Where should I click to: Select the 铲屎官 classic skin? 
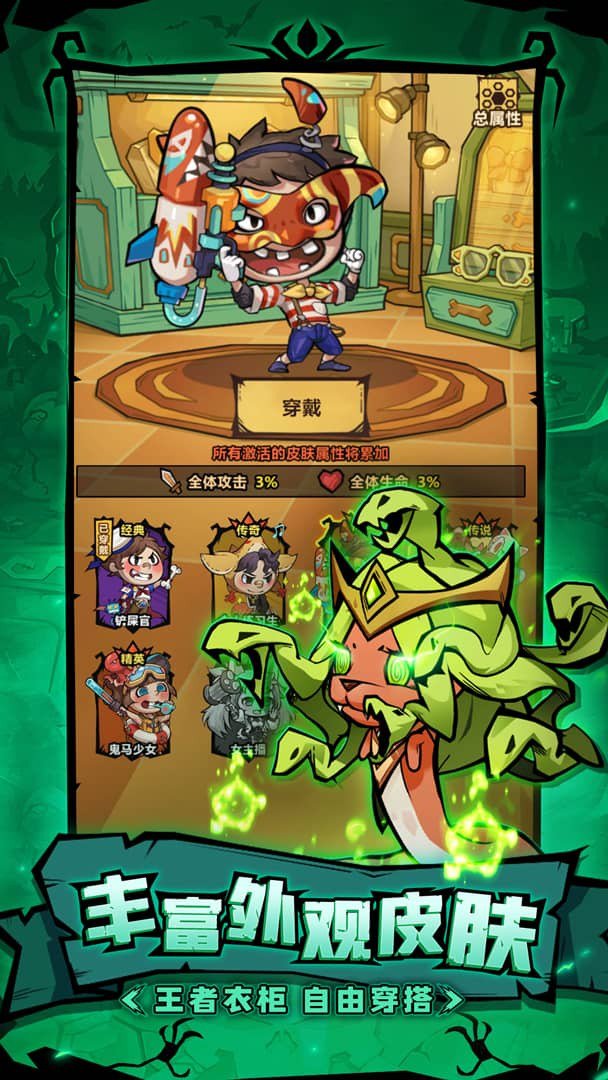click(136, 575)
